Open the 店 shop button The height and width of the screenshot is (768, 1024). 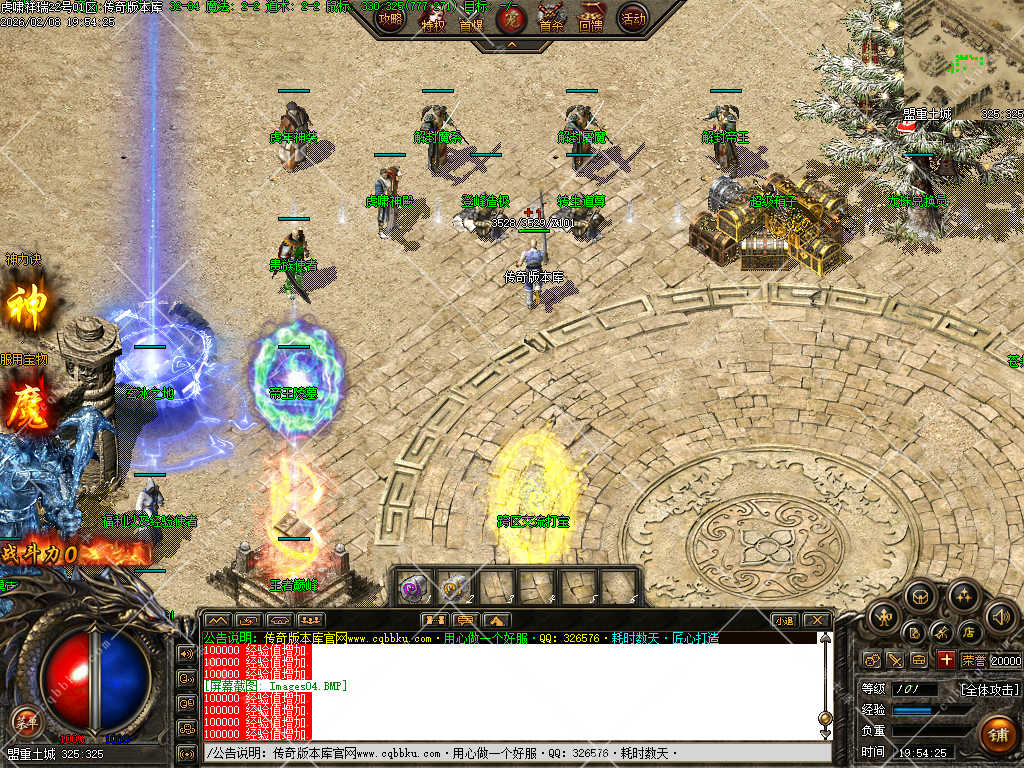[968, 632]
